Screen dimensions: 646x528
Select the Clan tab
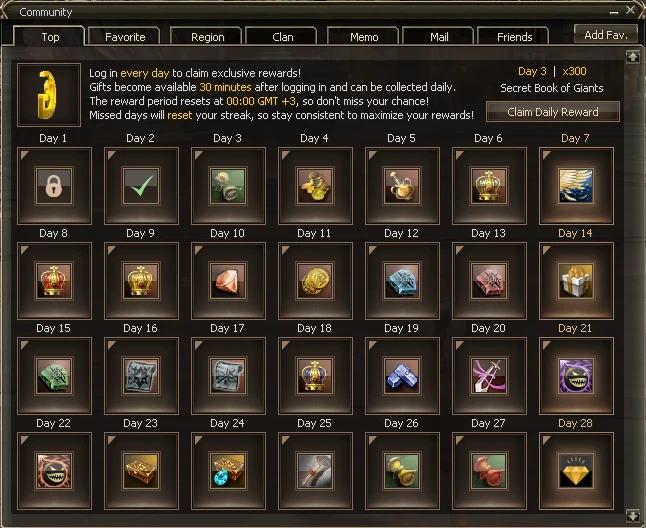click(x=283, y=37)
